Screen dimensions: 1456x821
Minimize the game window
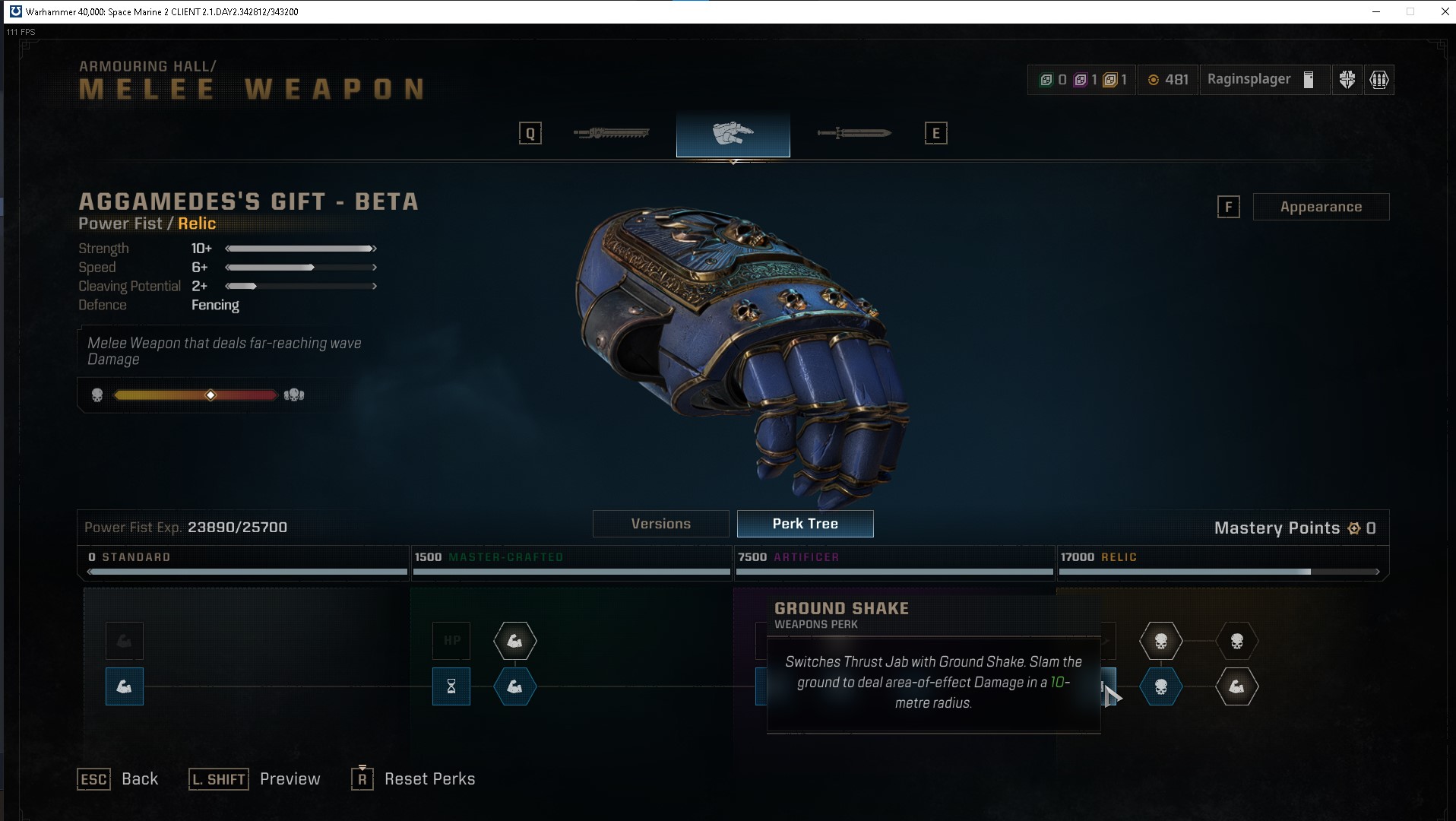pos(1376,11)
